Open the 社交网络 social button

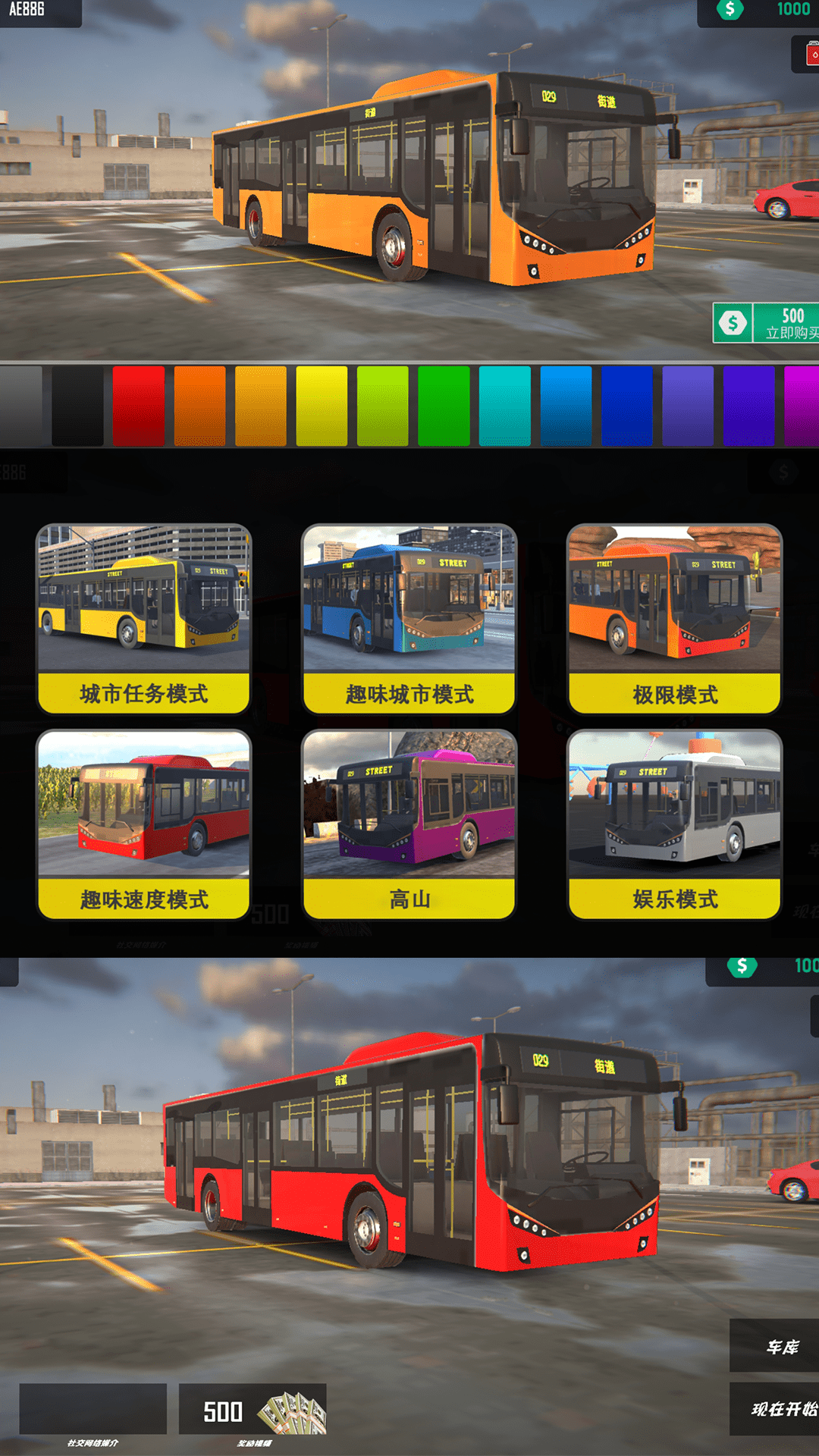point(93,1409)
